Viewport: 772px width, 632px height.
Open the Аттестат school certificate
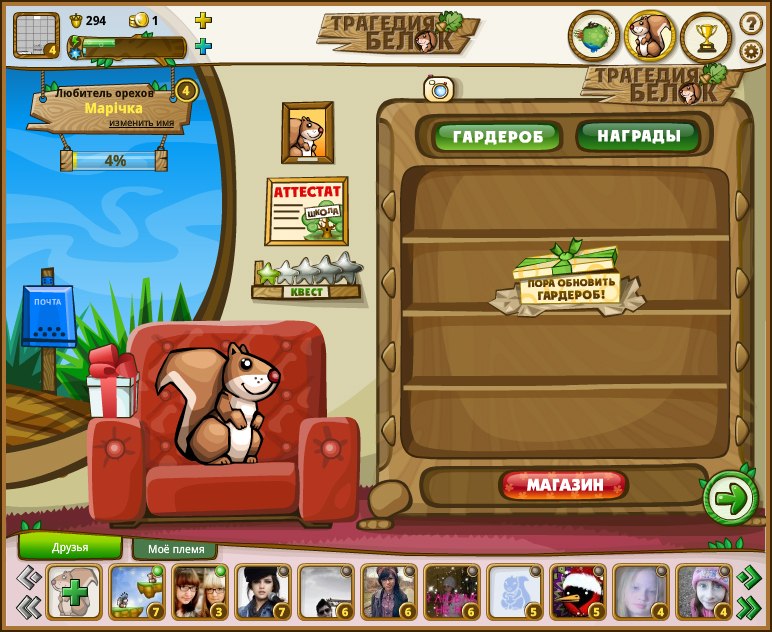pos(306,211)
